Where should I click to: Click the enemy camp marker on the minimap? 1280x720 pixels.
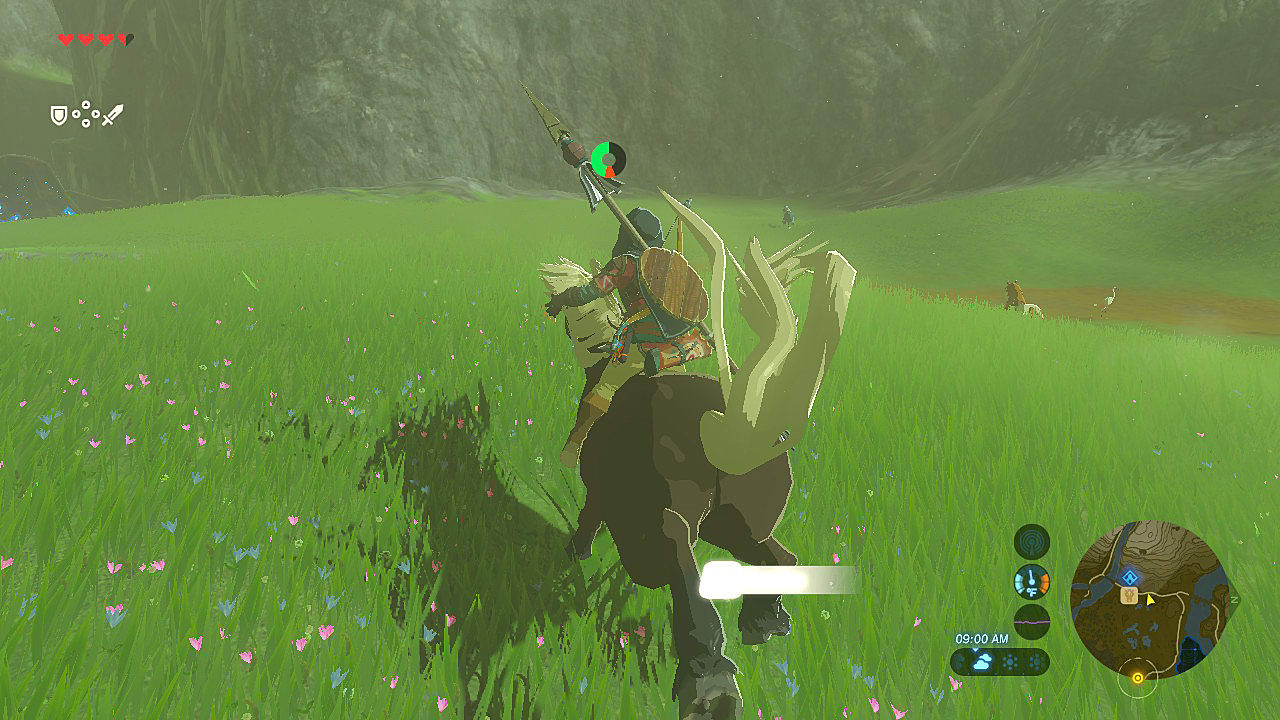[x=1128, y=596]
